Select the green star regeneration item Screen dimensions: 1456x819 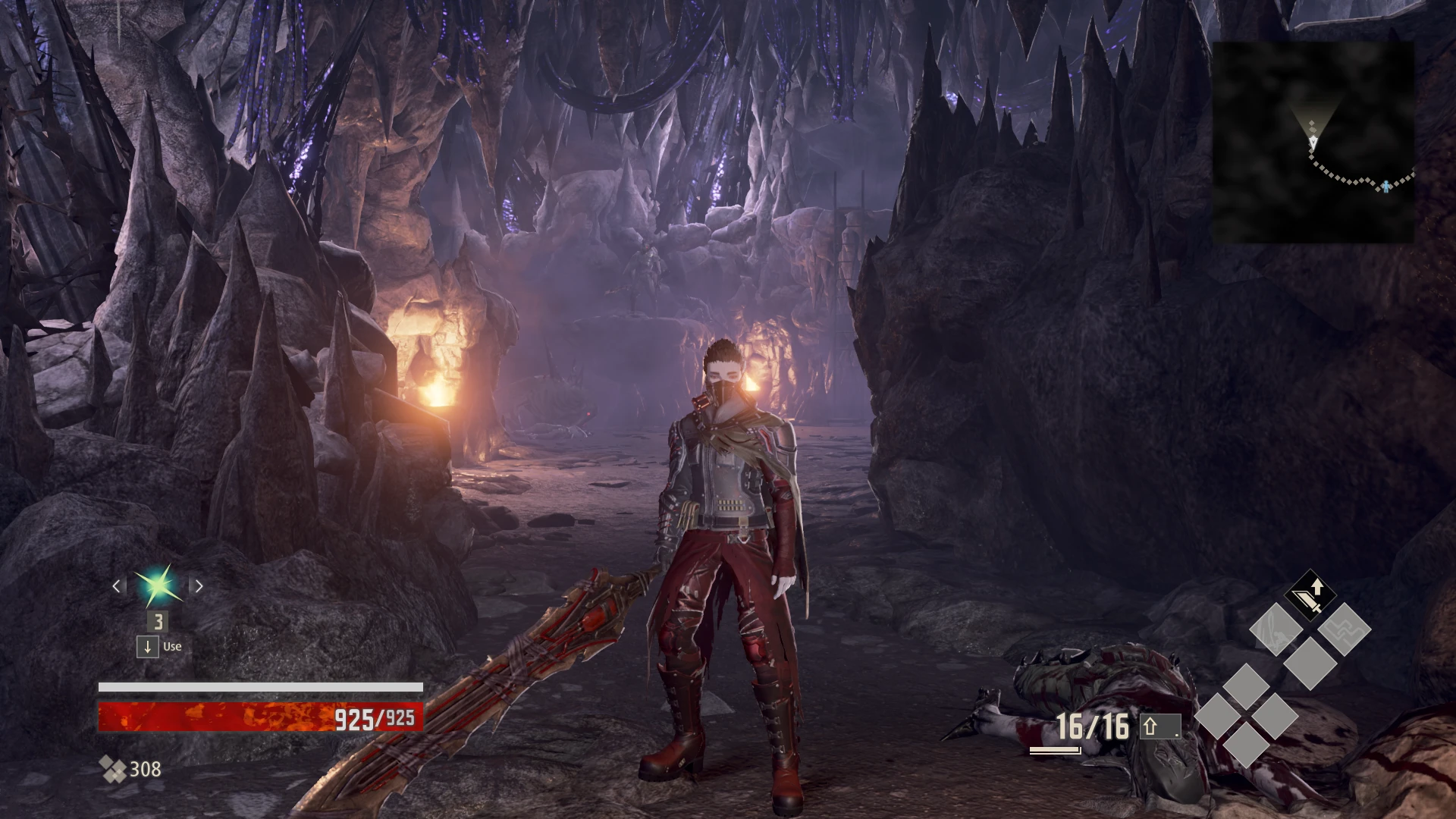click(158, 586)
